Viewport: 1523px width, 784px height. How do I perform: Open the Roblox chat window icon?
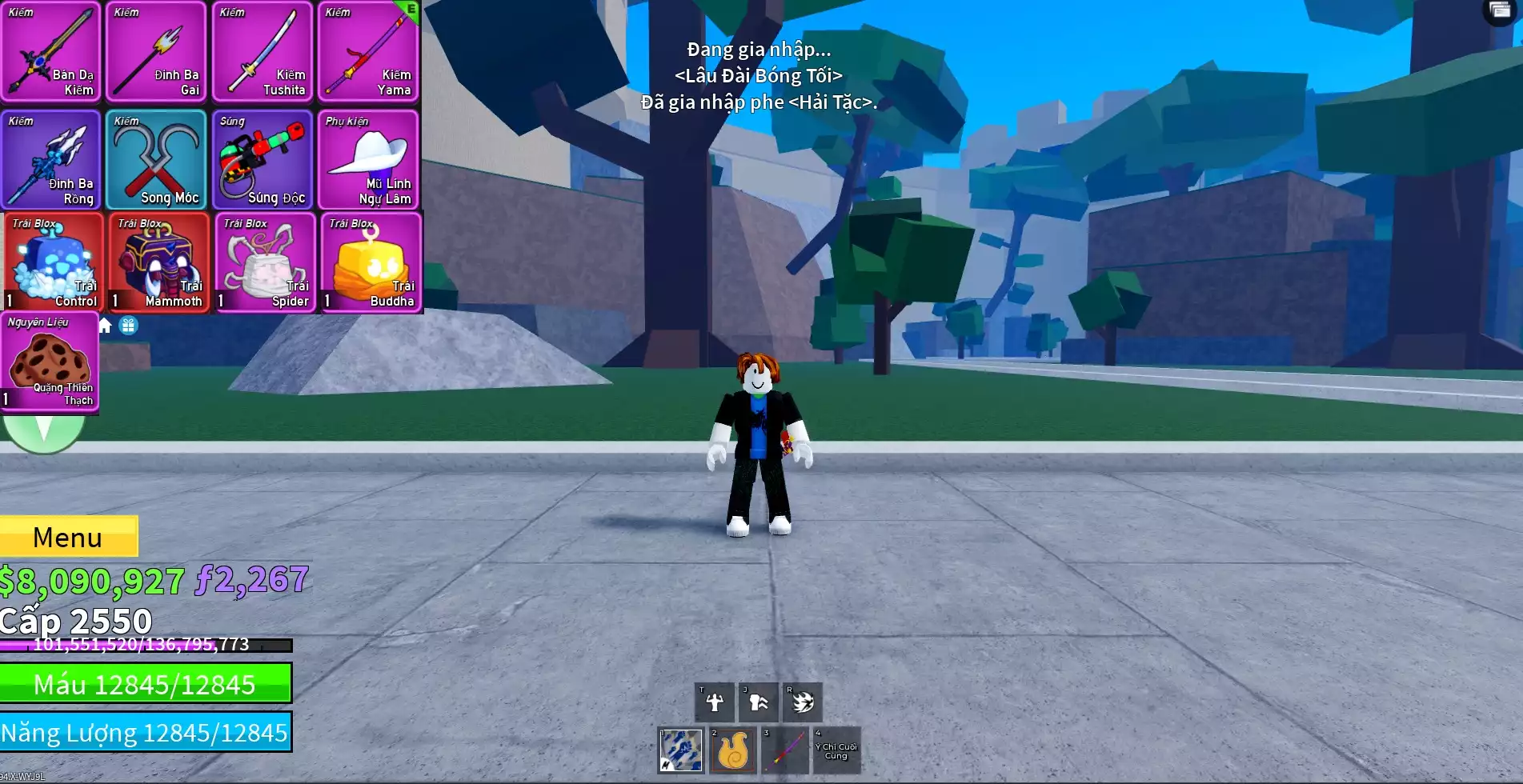click(x=1500, y=10)
